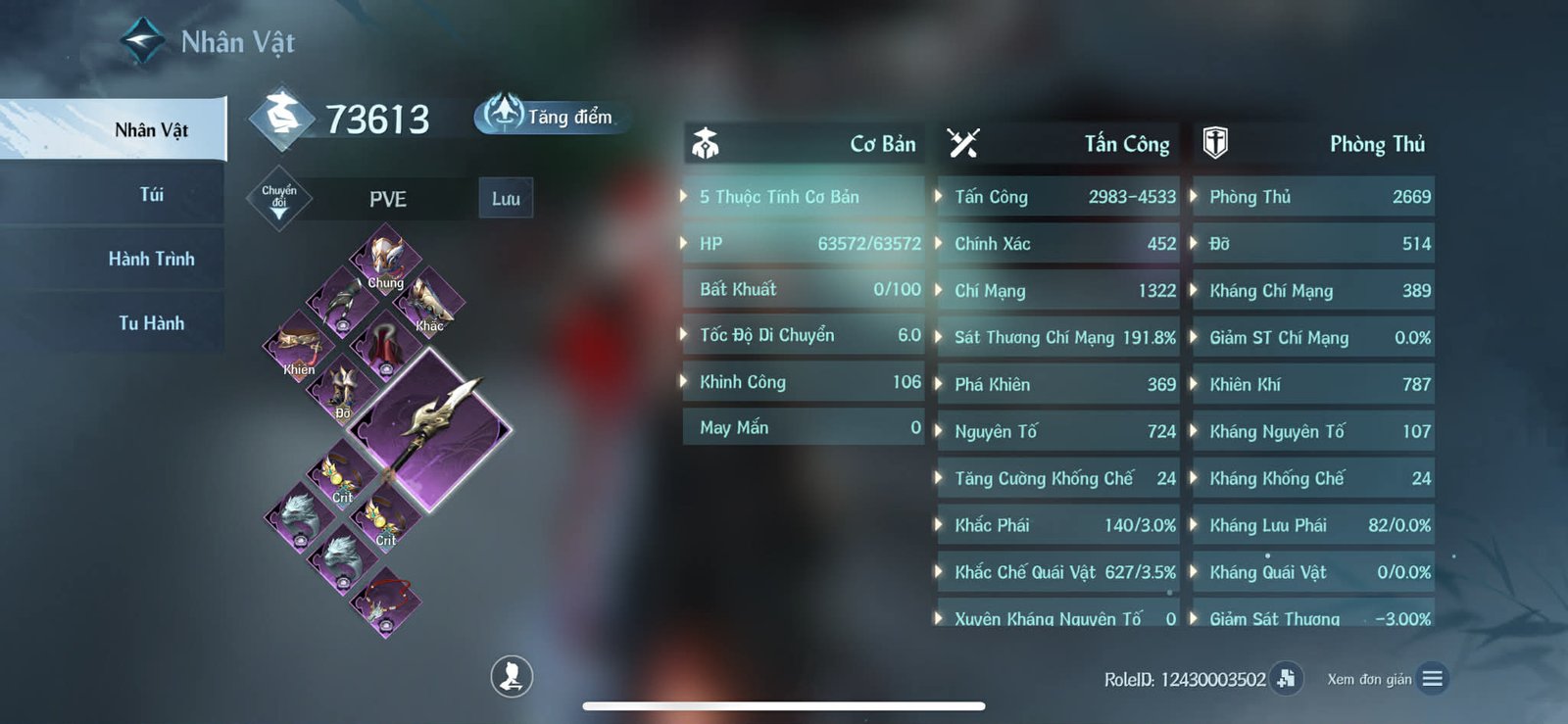Screen dimensions: 1568x724
Task: Inspect the helmet slot labeled Chung
Action: 385,259
